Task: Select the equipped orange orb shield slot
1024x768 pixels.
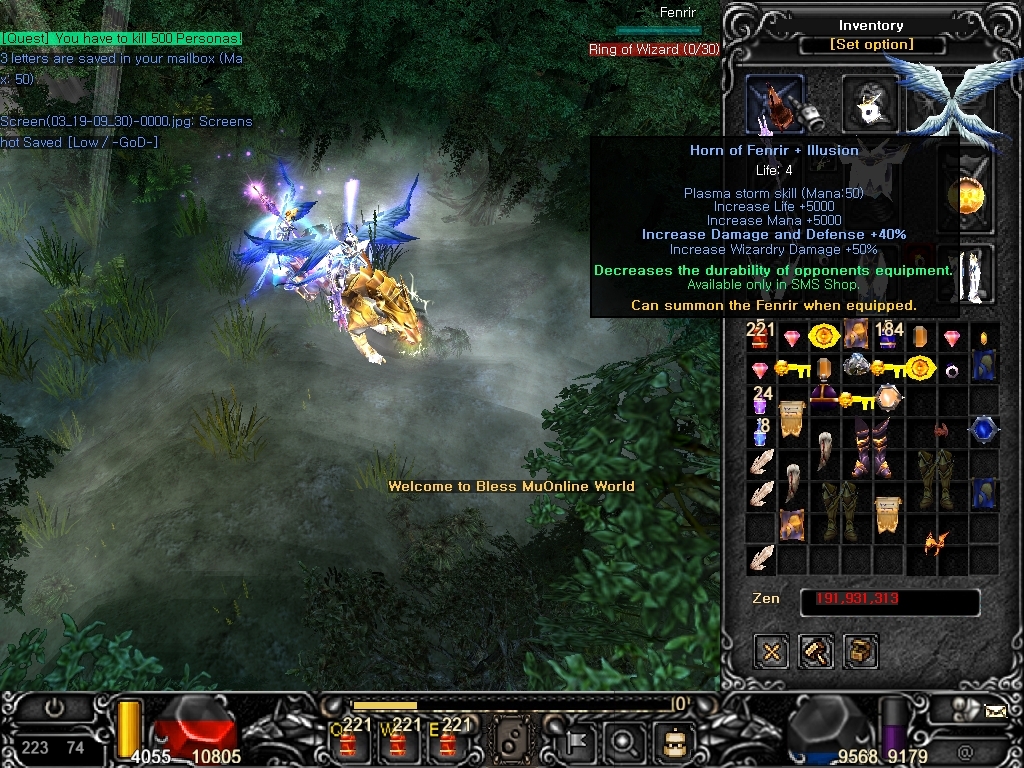Action: point(966,197)
